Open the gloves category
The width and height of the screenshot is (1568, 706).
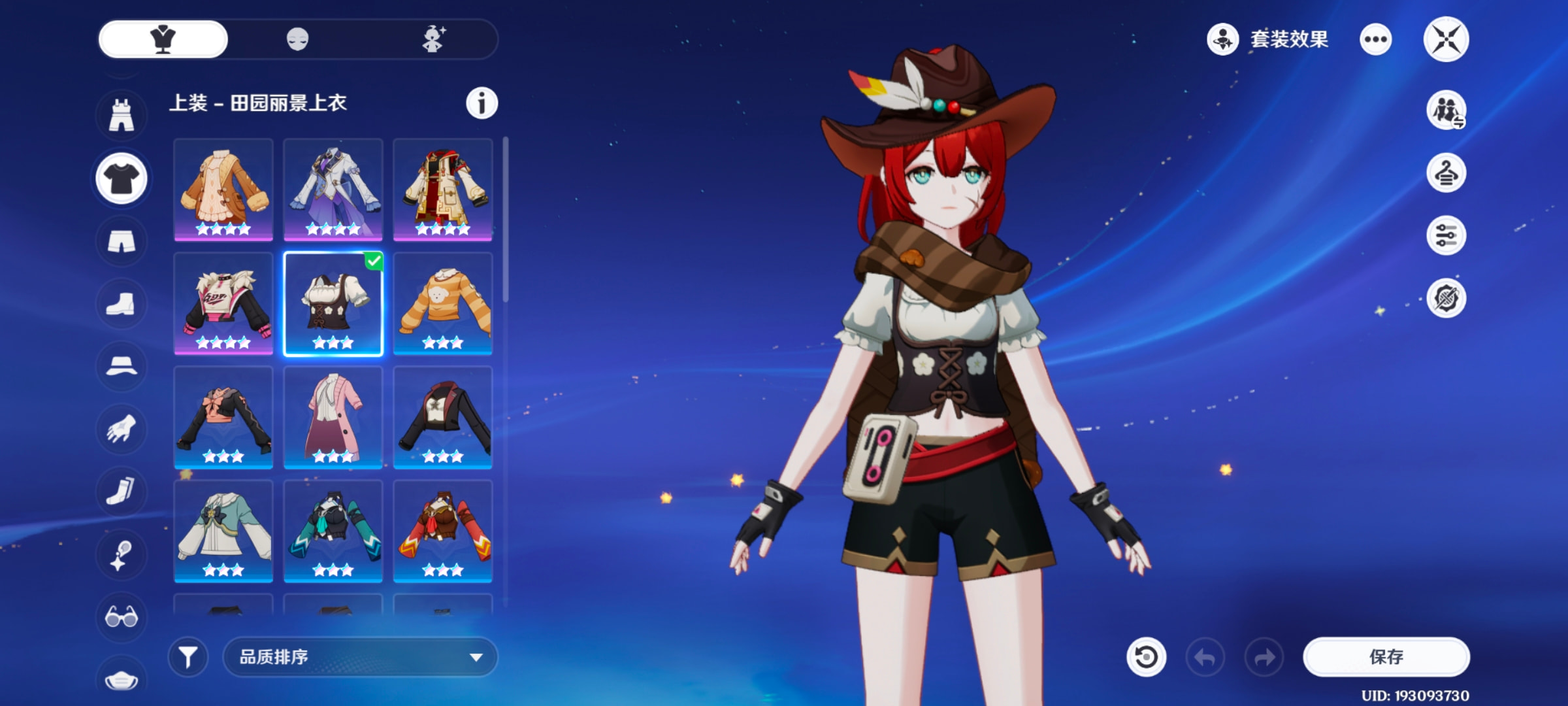pos(122,429)
